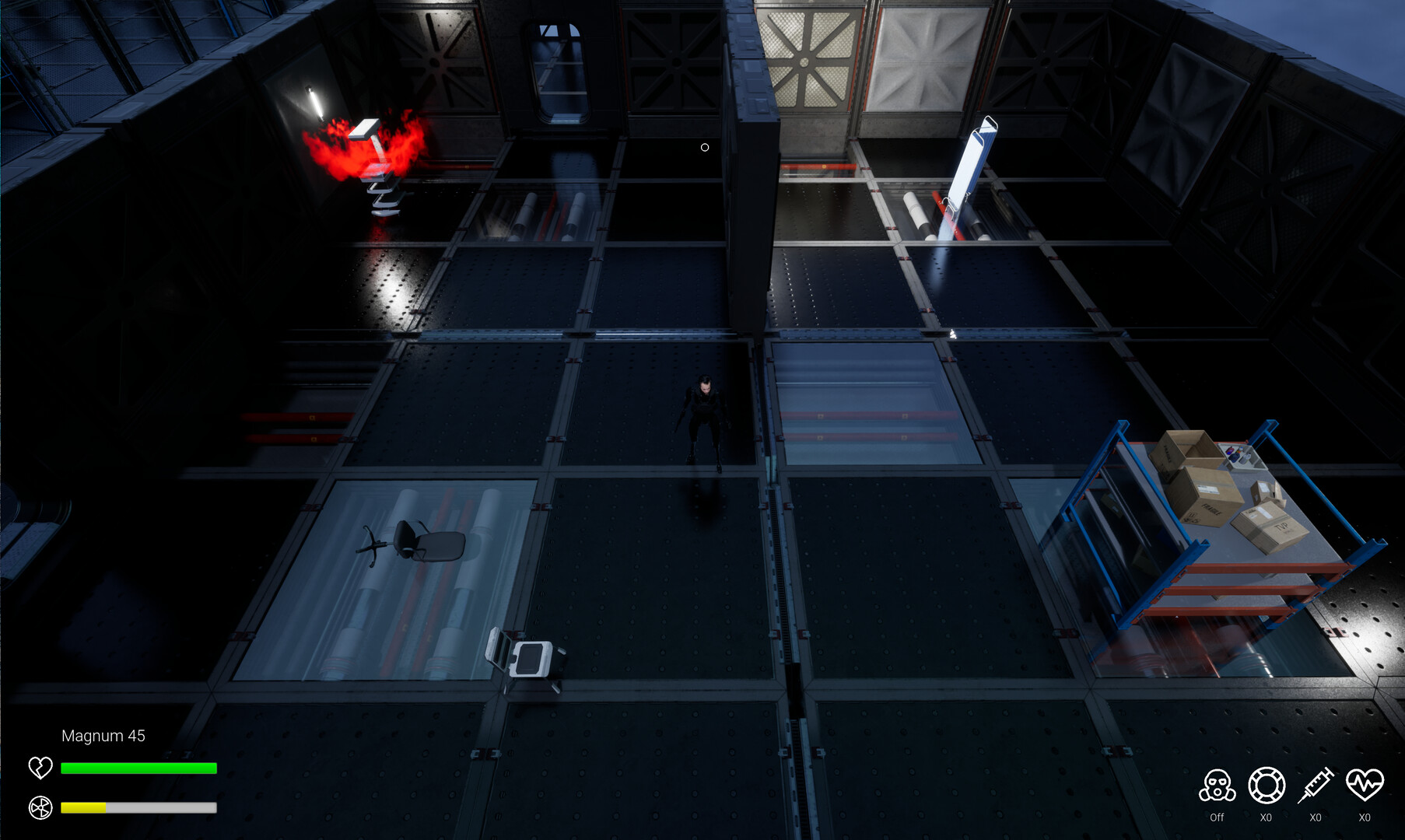
Task: Click the green health bar
Action: click(x=138, y=768)
